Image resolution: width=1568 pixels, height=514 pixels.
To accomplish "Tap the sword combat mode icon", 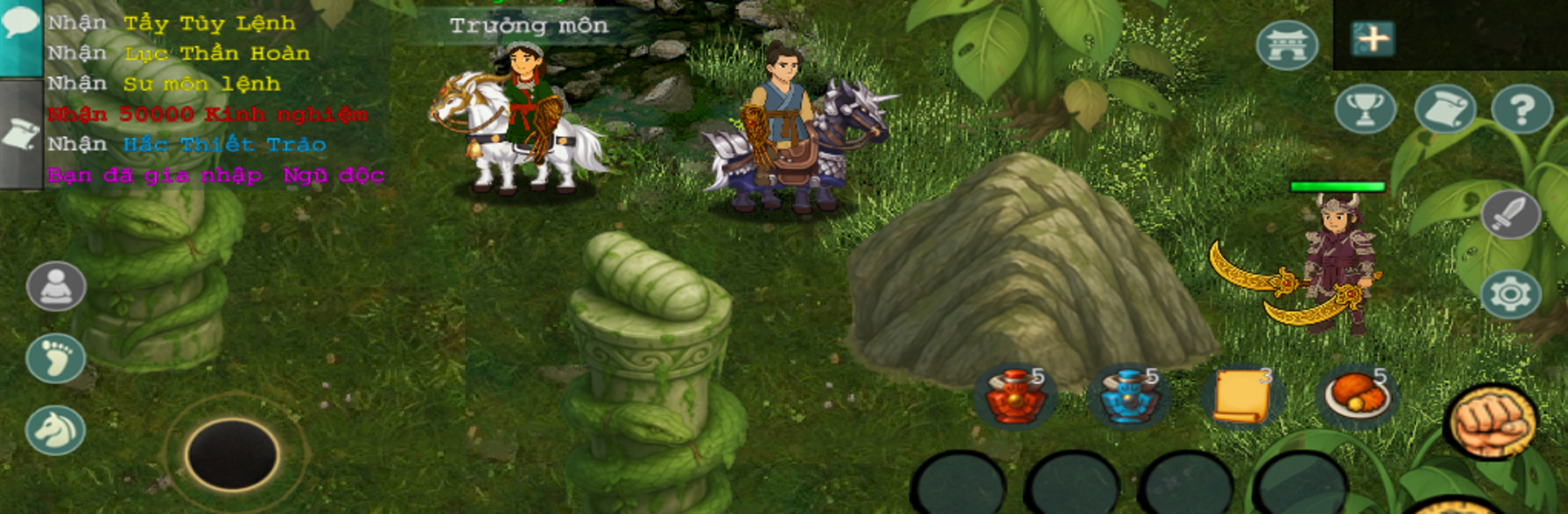I will click(x=1510, y=215).
